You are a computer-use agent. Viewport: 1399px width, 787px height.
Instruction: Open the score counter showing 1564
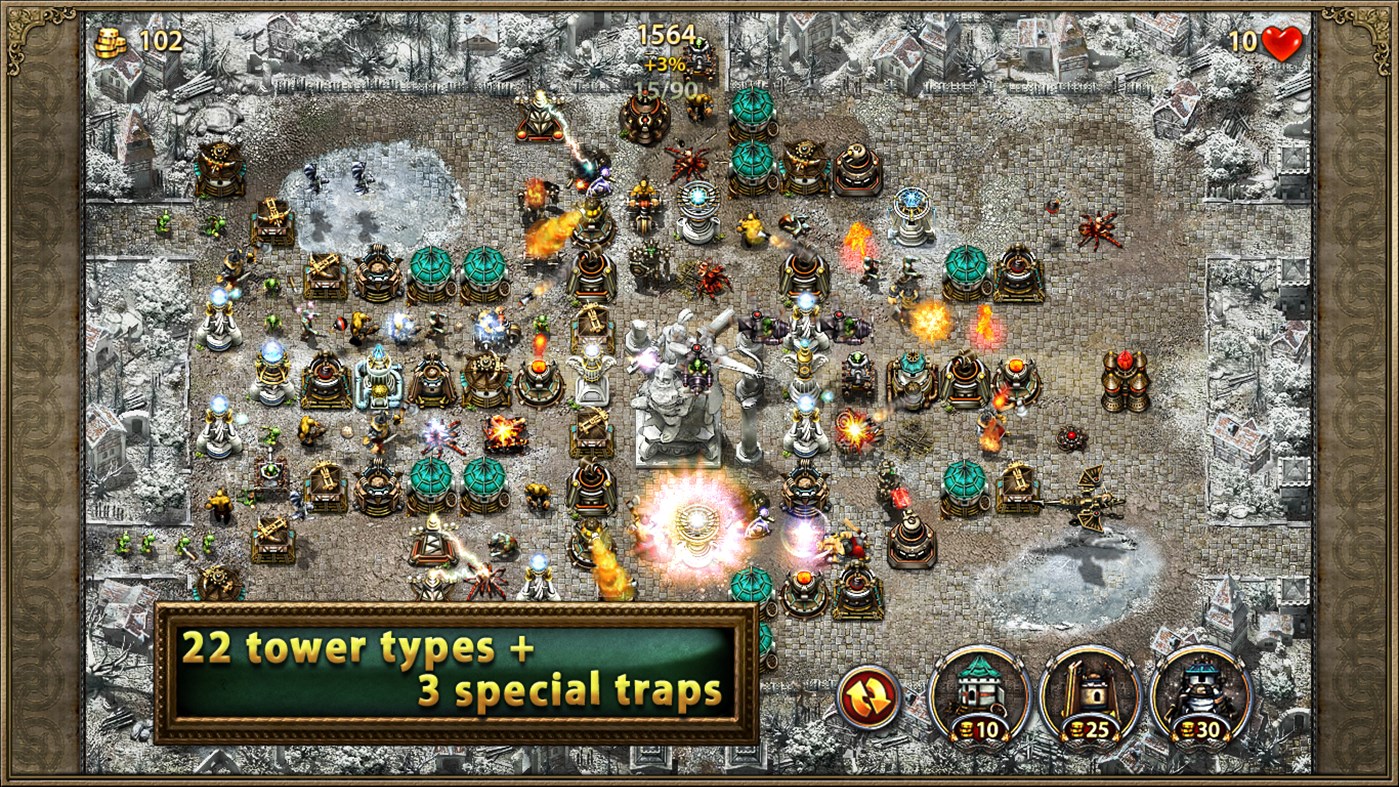click(667, 33)
